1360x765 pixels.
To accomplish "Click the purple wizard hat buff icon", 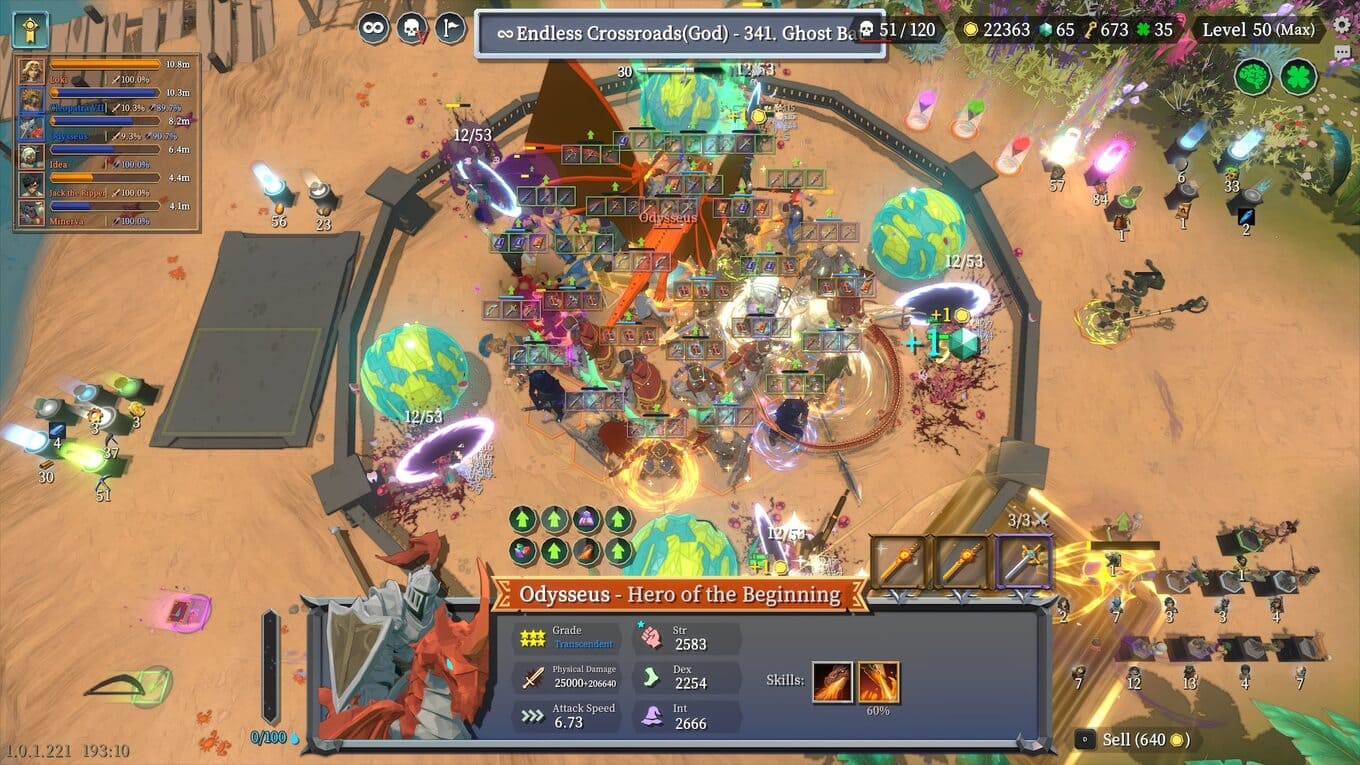I will point(587,519).
